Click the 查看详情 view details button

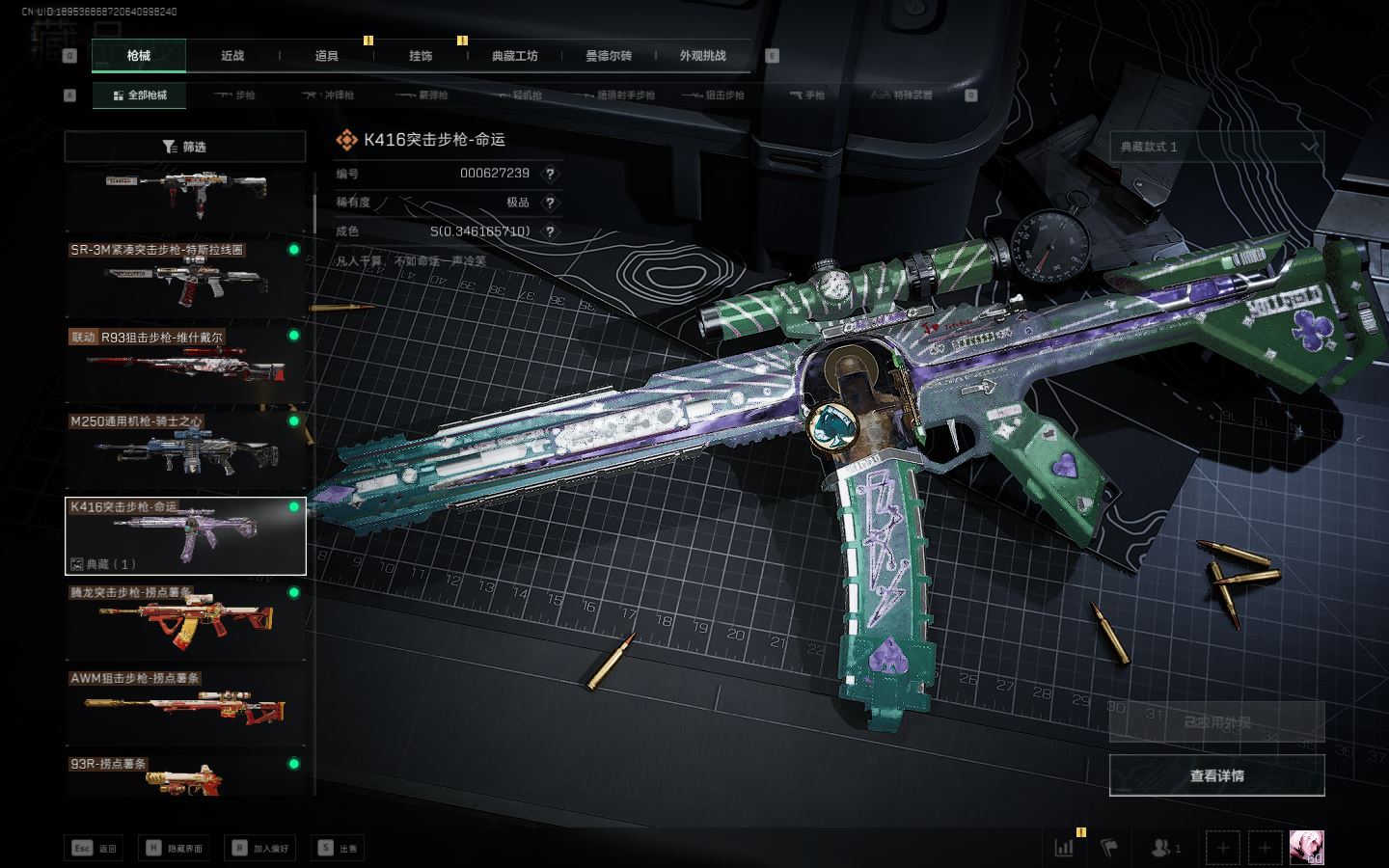1216,775
